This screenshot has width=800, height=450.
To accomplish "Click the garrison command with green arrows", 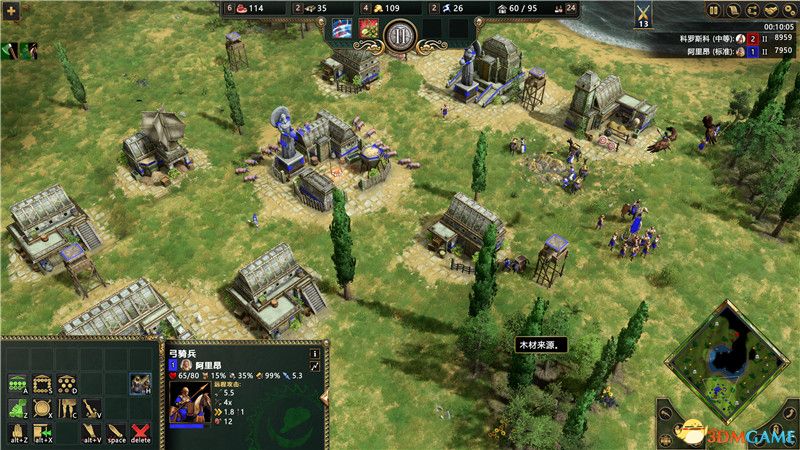I will point(42,432).
